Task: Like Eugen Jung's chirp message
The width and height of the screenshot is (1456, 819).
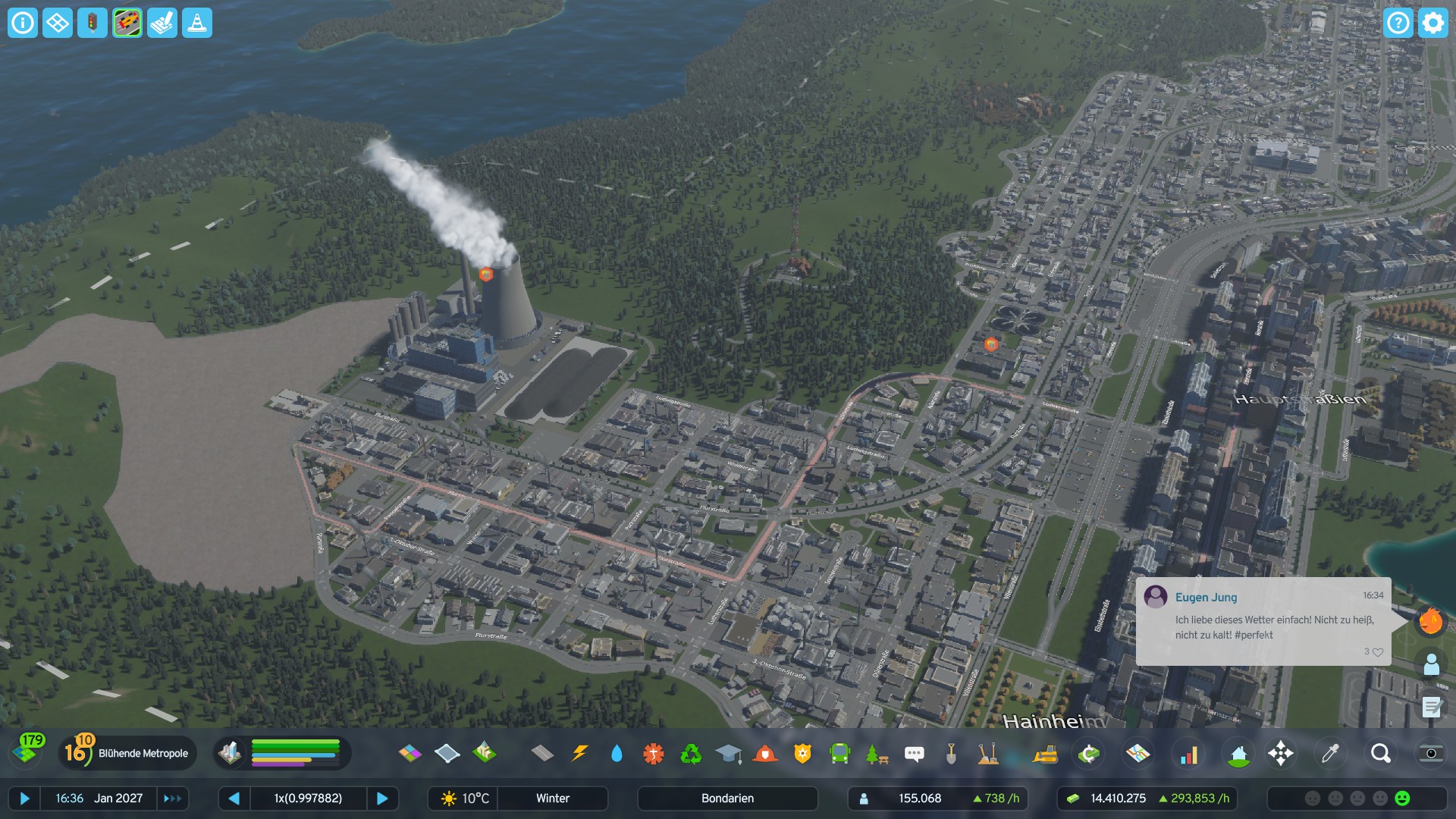Action: [1378, 651]
